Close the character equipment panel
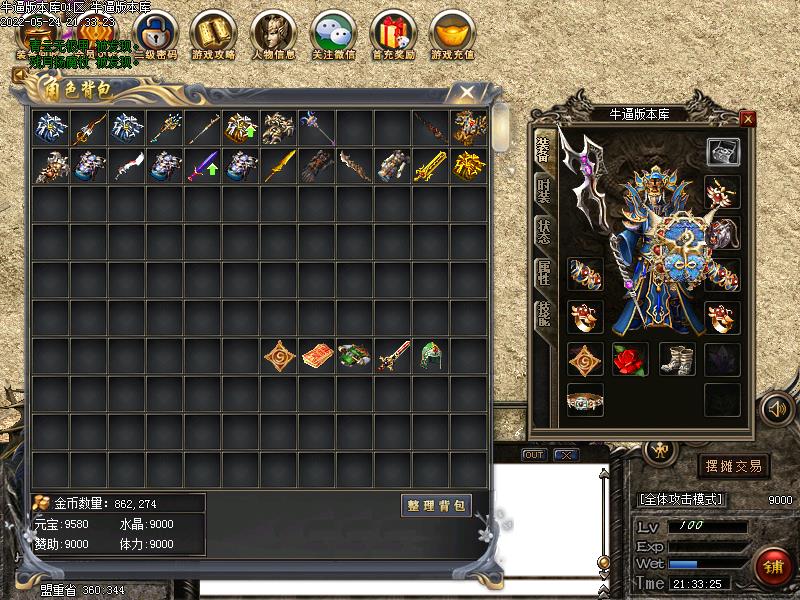800x600 pixels. 748,118
